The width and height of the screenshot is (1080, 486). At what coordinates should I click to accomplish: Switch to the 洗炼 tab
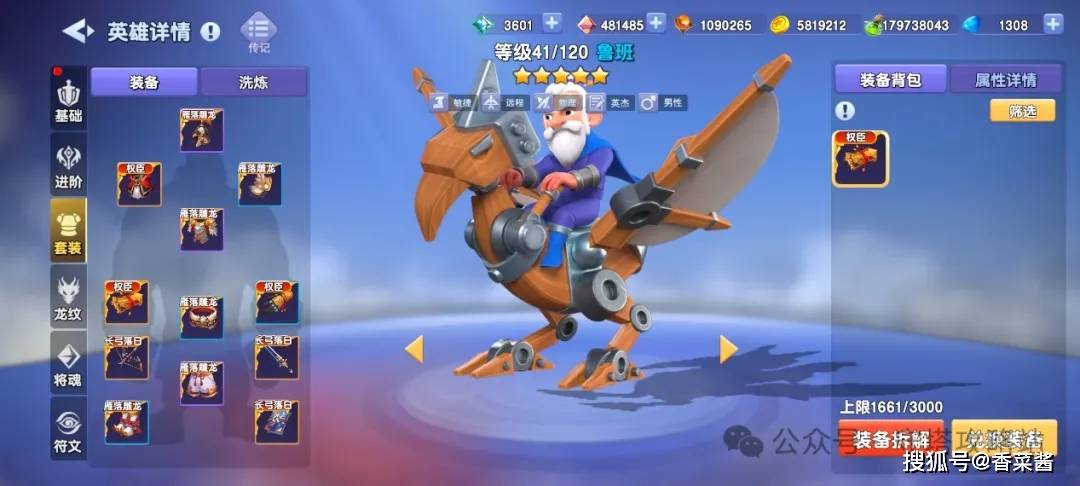(253, 82)
